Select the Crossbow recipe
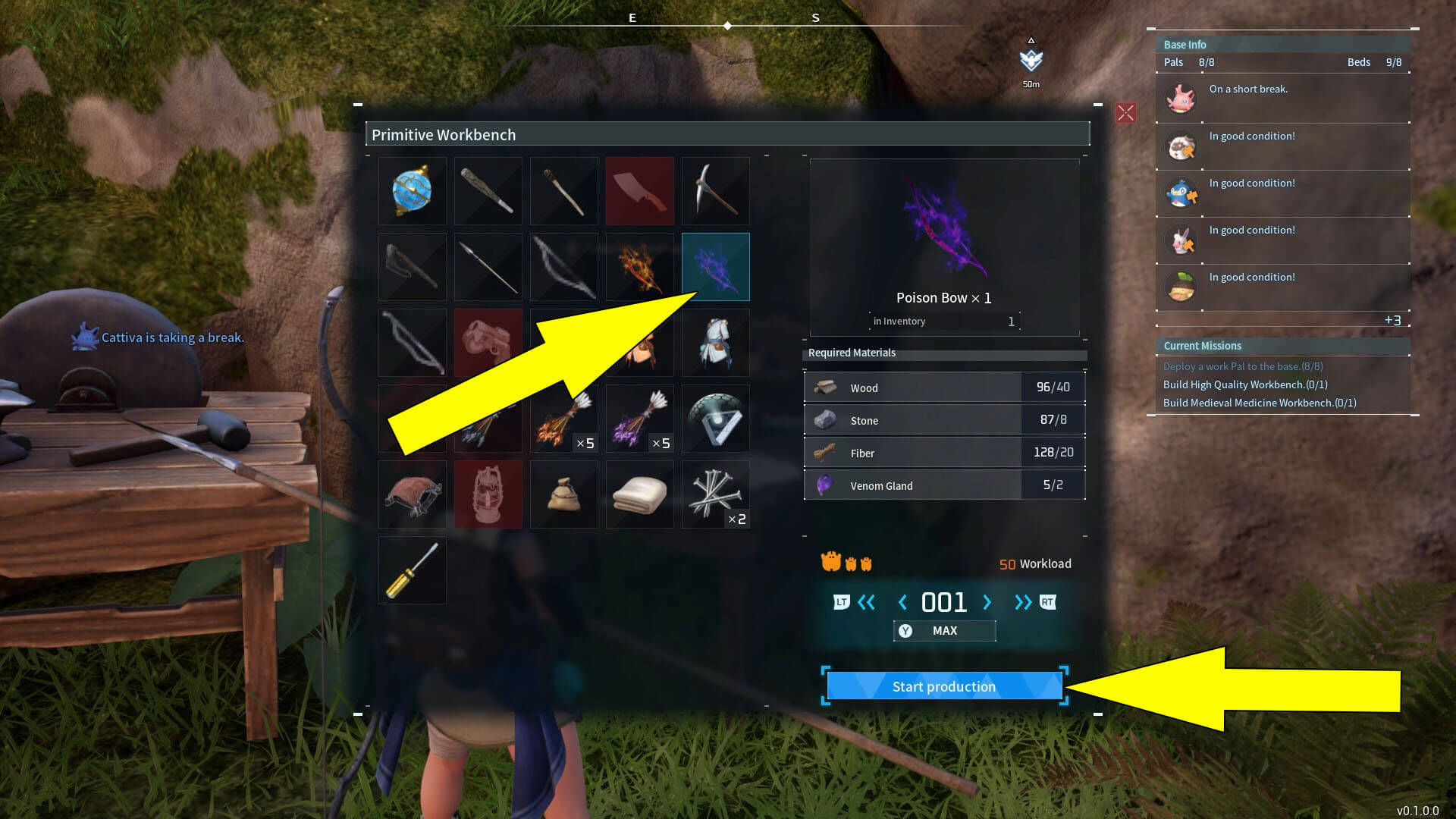This screenshot has height=819, width=1456. coord(412,343)
